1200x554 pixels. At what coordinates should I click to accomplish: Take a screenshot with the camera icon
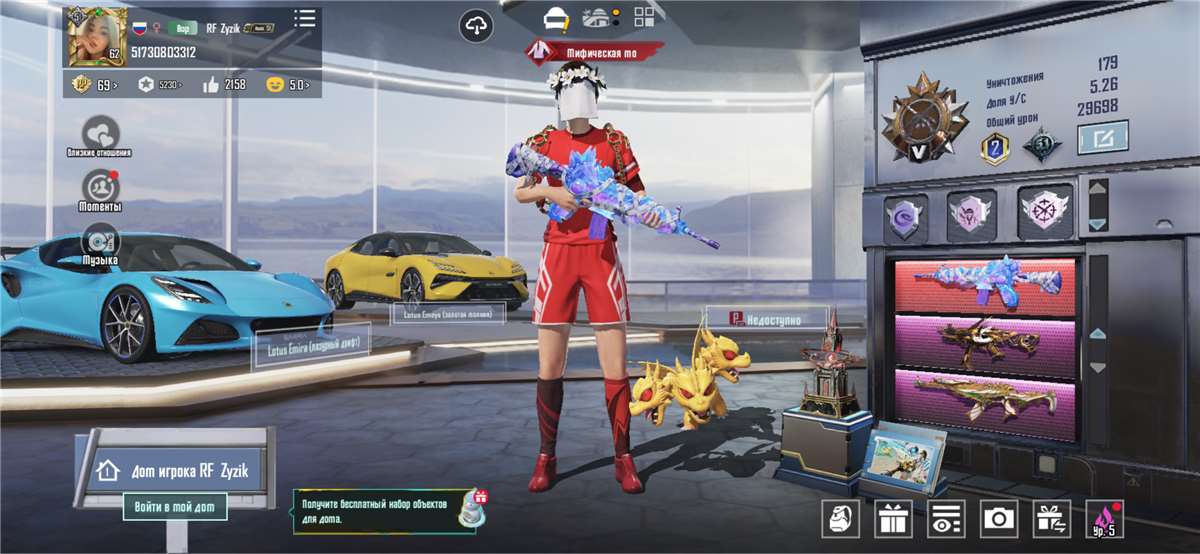coord(998,518)
